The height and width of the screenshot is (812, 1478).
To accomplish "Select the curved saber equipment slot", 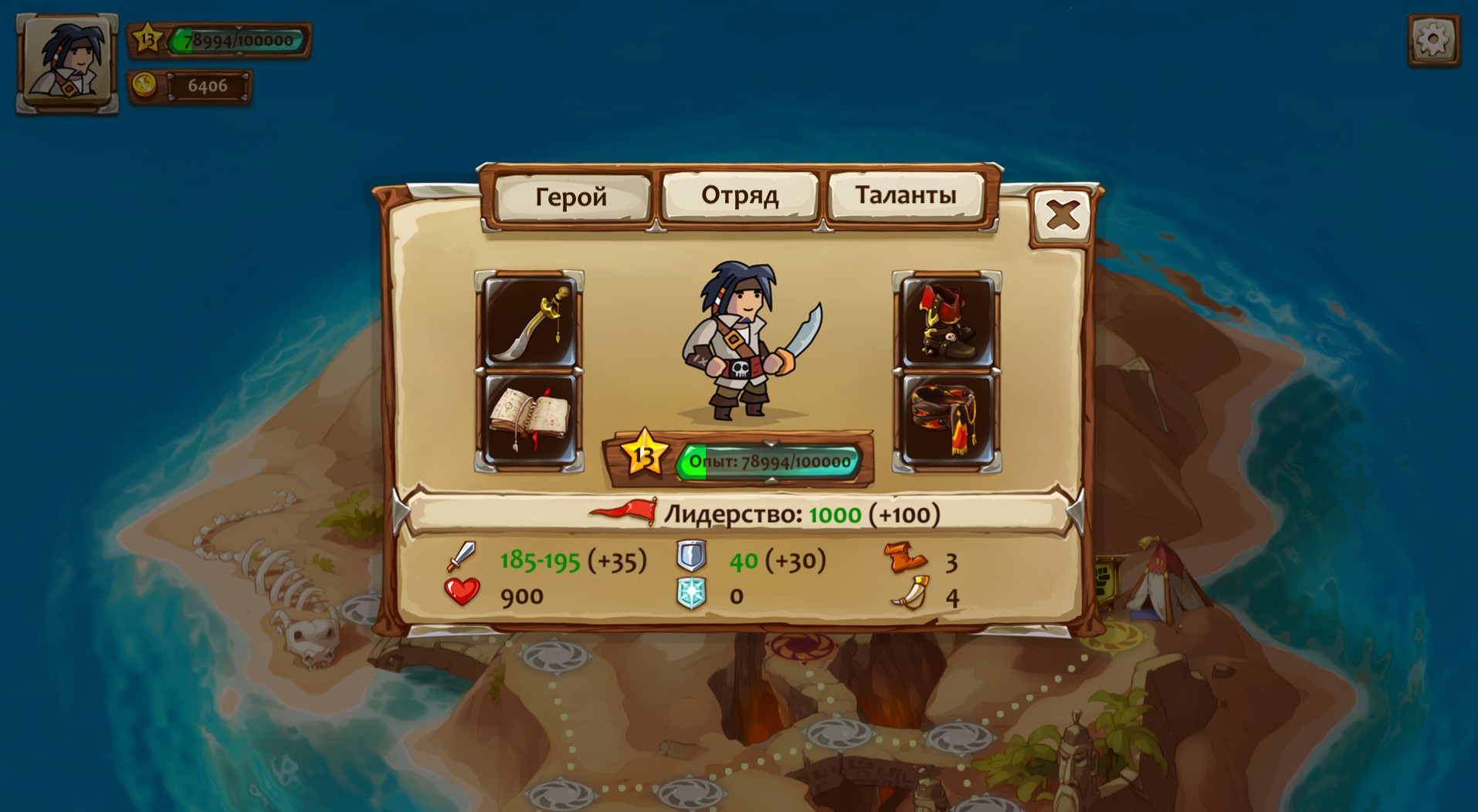I will tap(530, 323).
